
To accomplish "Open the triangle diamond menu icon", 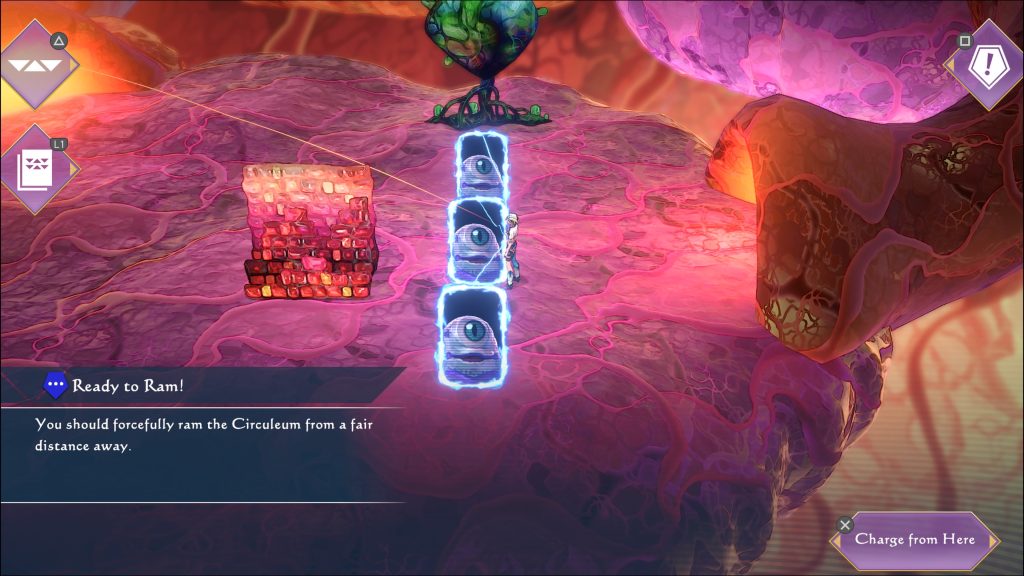I will 38,65.
